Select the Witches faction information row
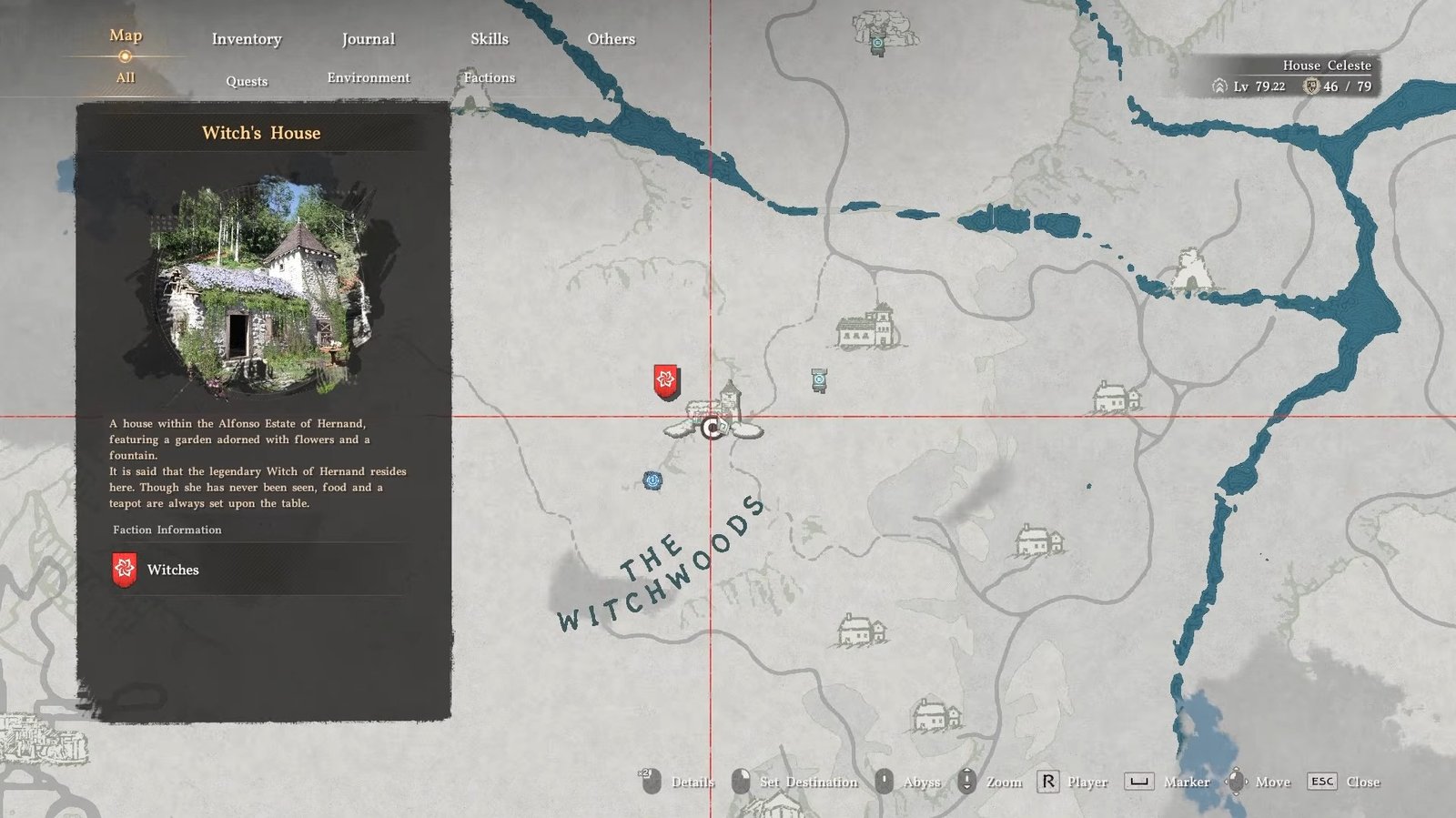1456x818 pixels. (x=261, y=570)
